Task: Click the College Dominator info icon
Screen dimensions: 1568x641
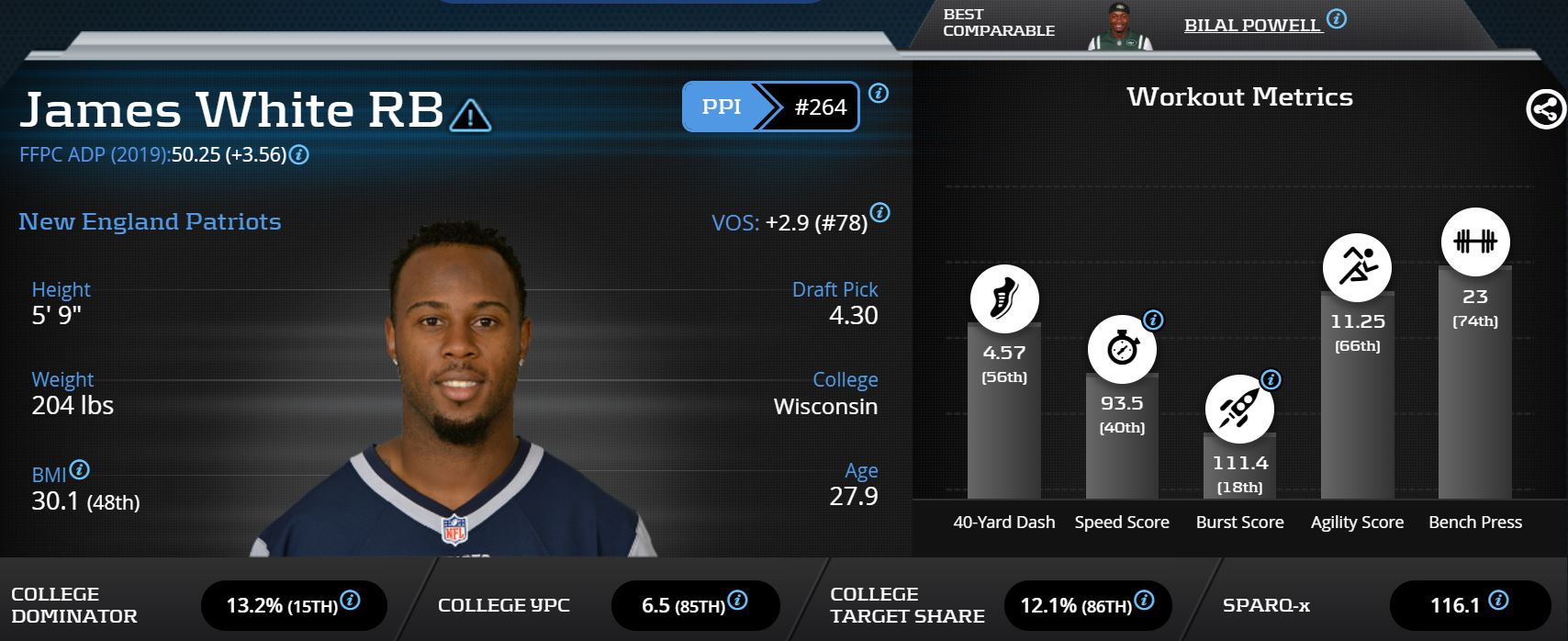Action: tap(350, 601)
